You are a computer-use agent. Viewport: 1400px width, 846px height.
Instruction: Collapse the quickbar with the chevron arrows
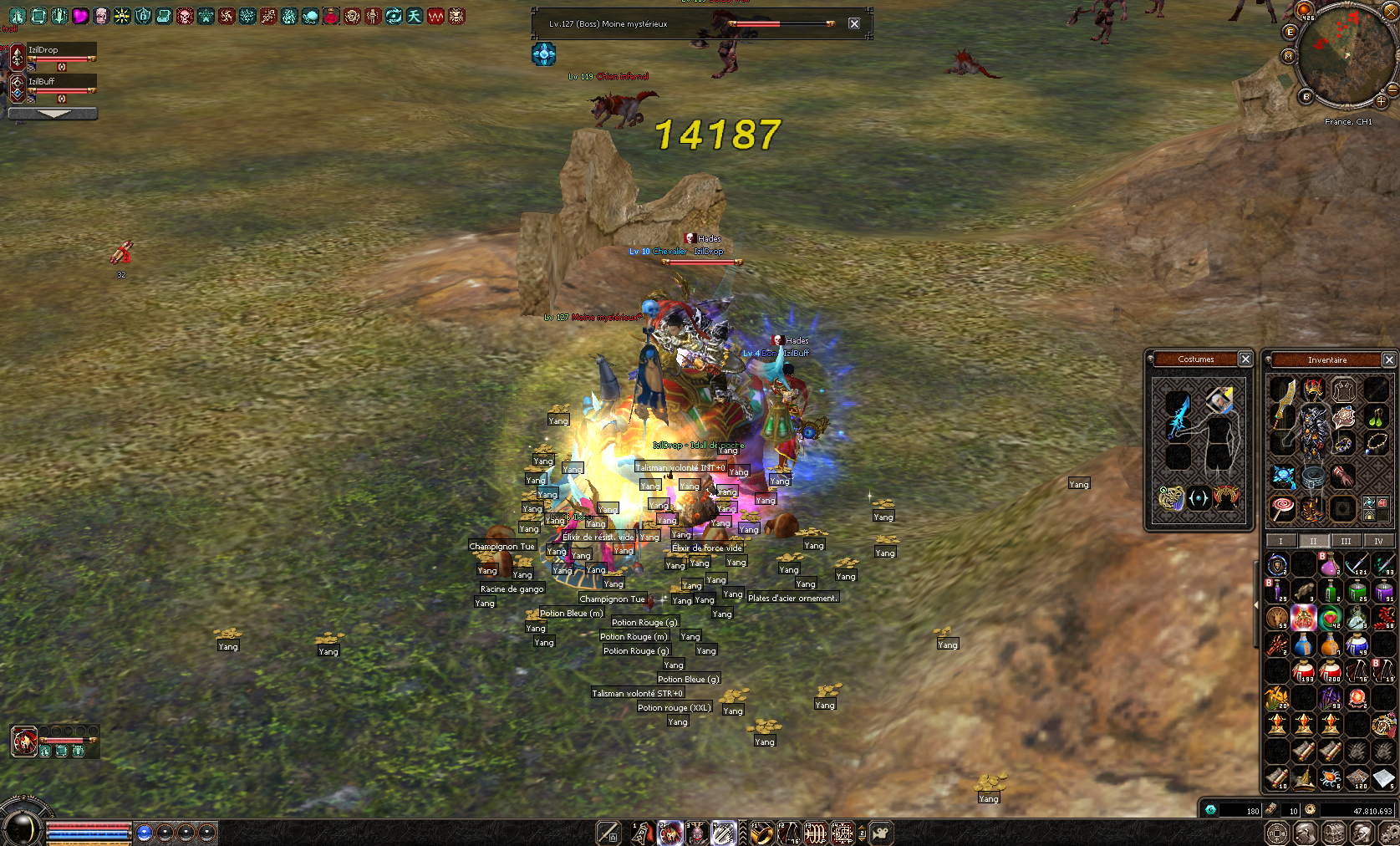pos(743,832)
